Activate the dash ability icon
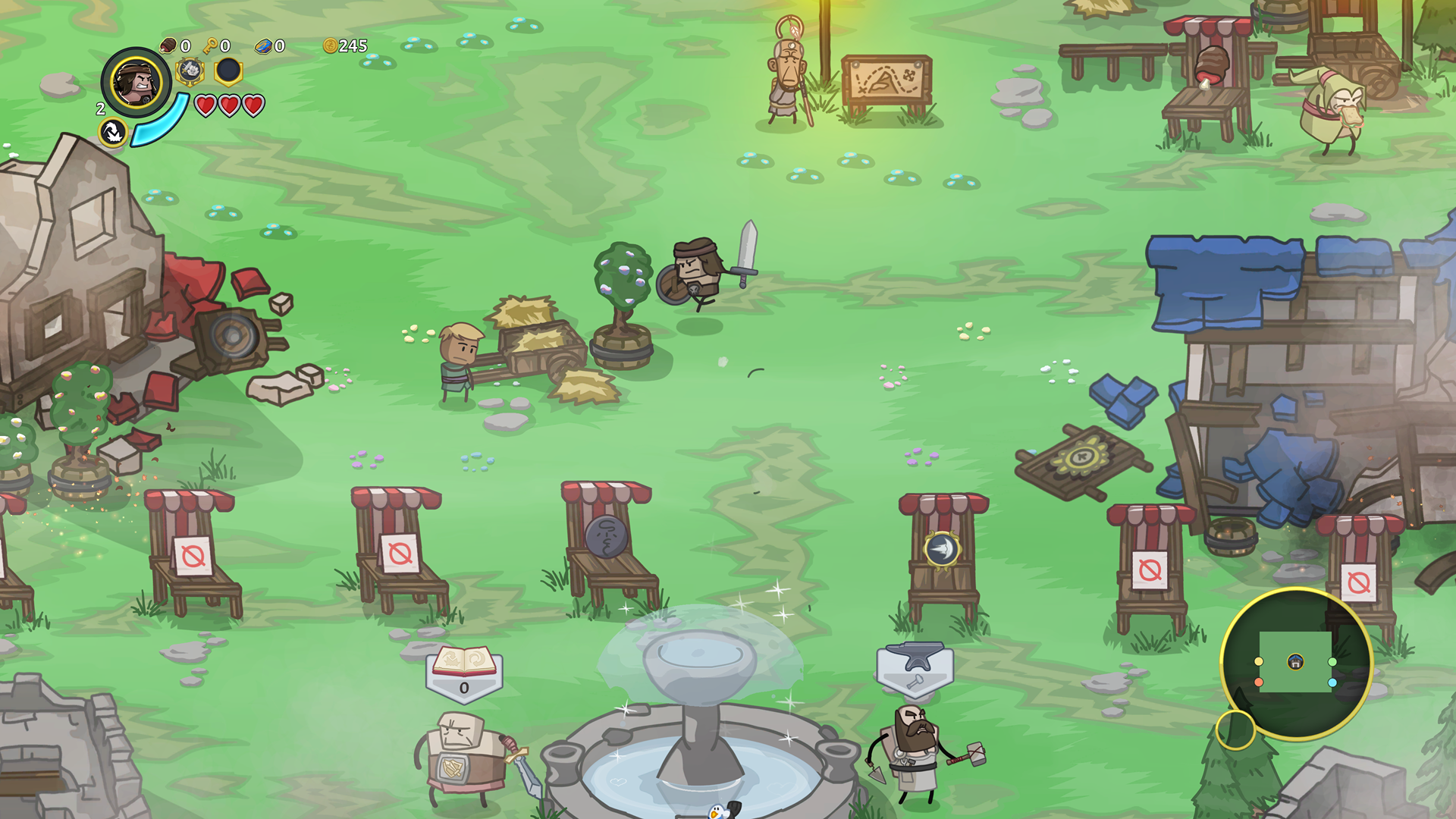The height and width of the screenshot is (819, 1456). tap(113, 132)
